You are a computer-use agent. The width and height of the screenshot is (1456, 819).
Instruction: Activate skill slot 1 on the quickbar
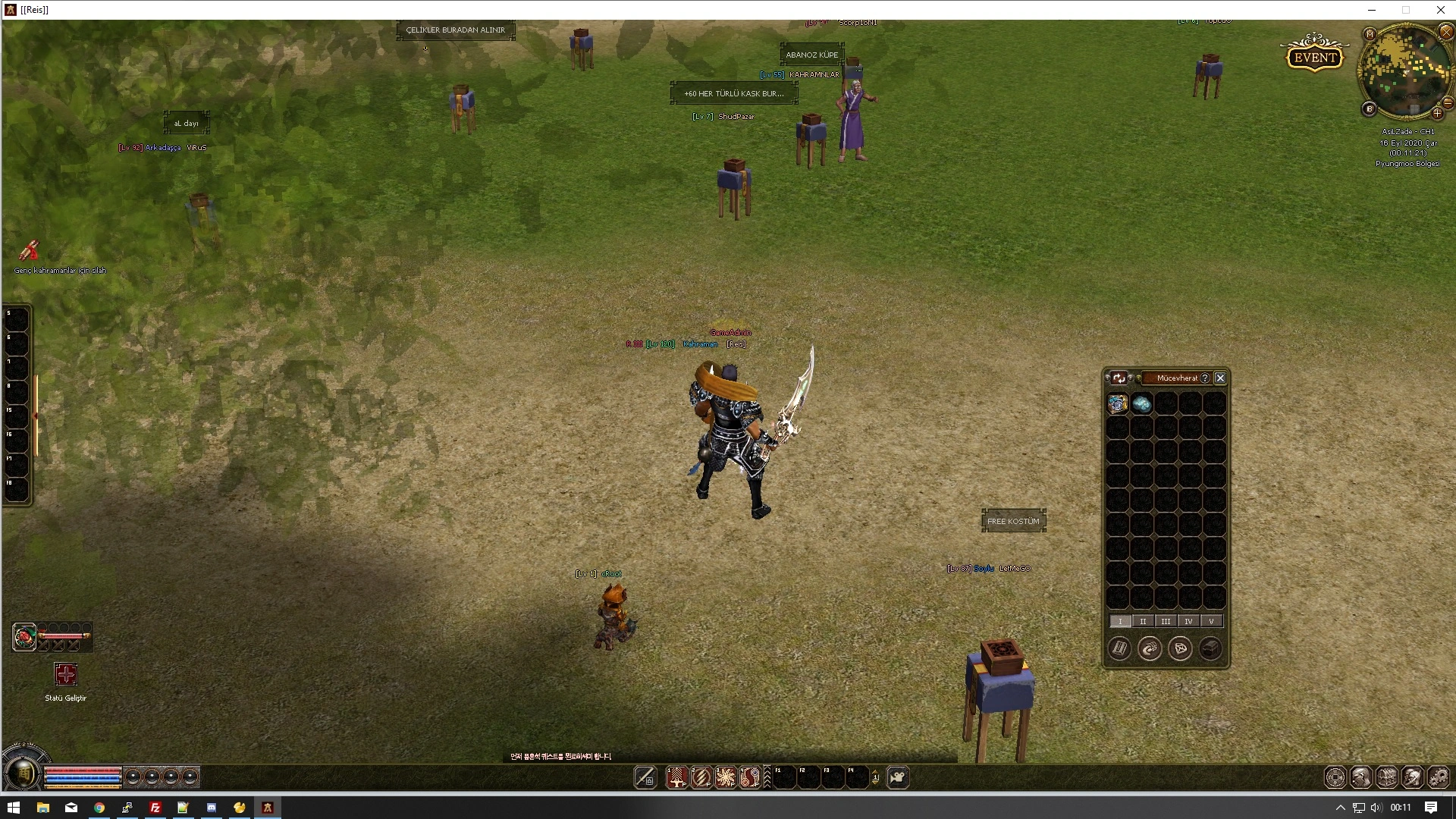tap(677, 777)
